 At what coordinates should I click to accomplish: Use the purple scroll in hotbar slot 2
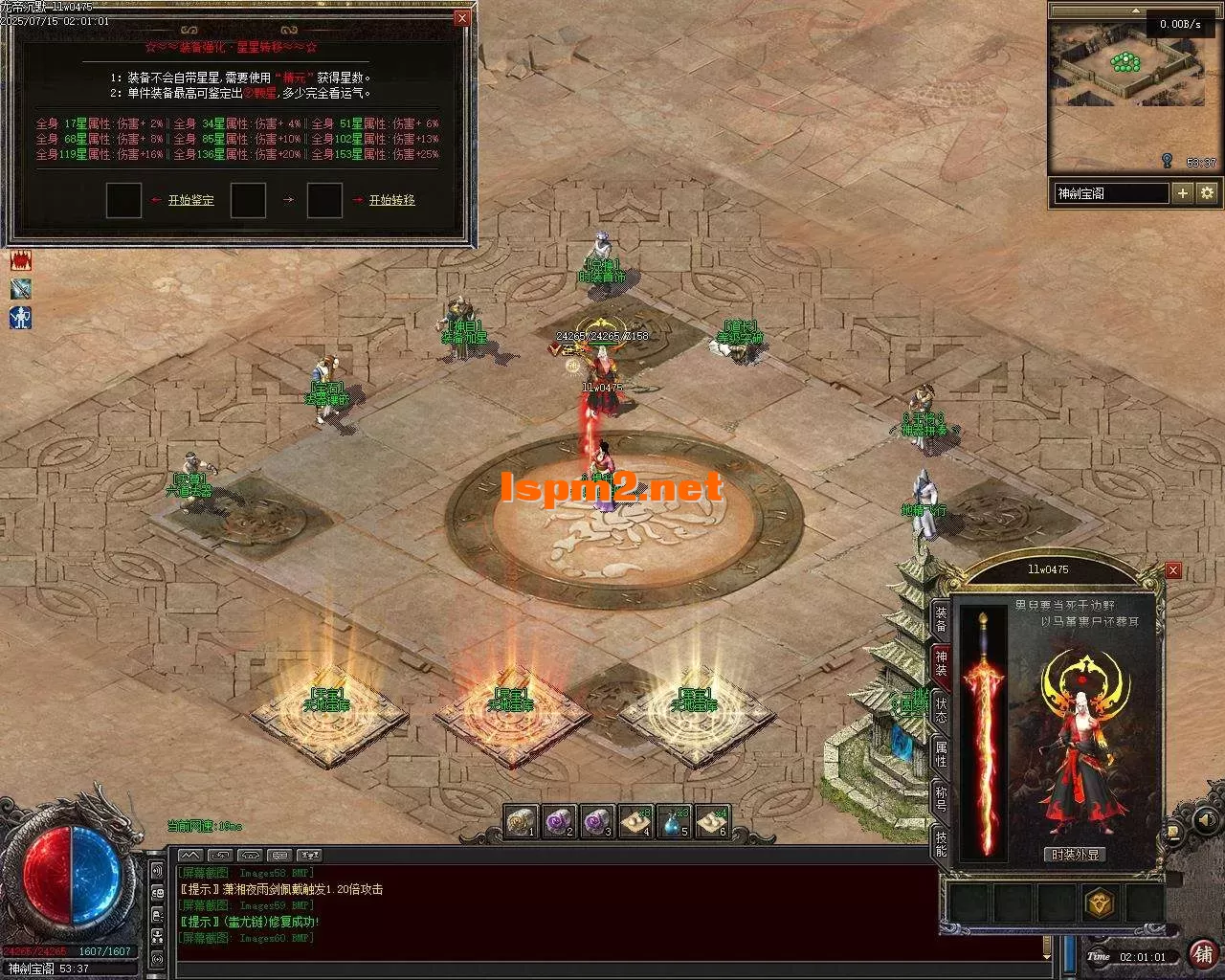pyautogui.click(x=559, y=822)
